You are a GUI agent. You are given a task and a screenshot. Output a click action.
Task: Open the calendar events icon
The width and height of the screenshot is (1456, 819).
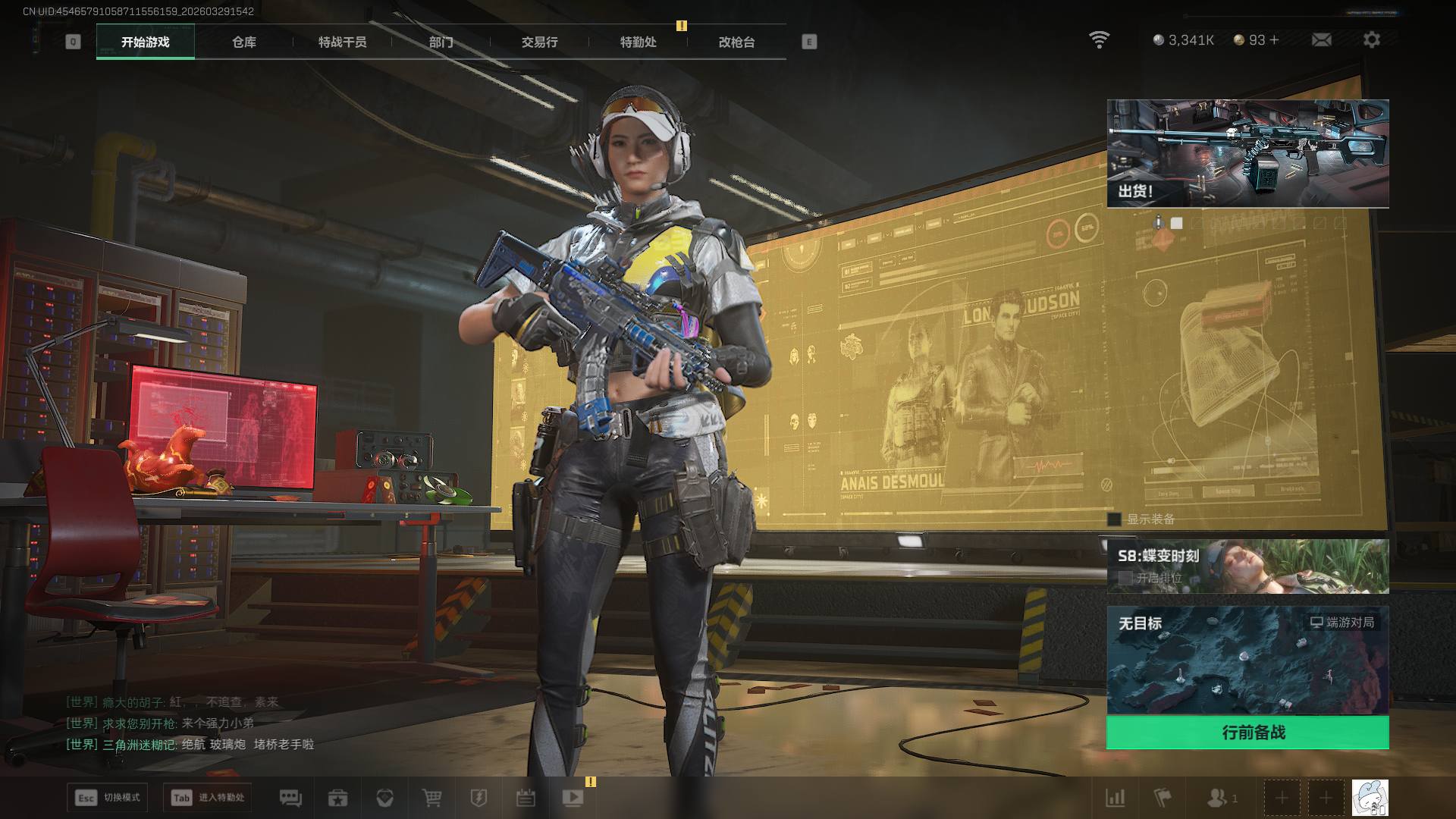pos(526,798)
